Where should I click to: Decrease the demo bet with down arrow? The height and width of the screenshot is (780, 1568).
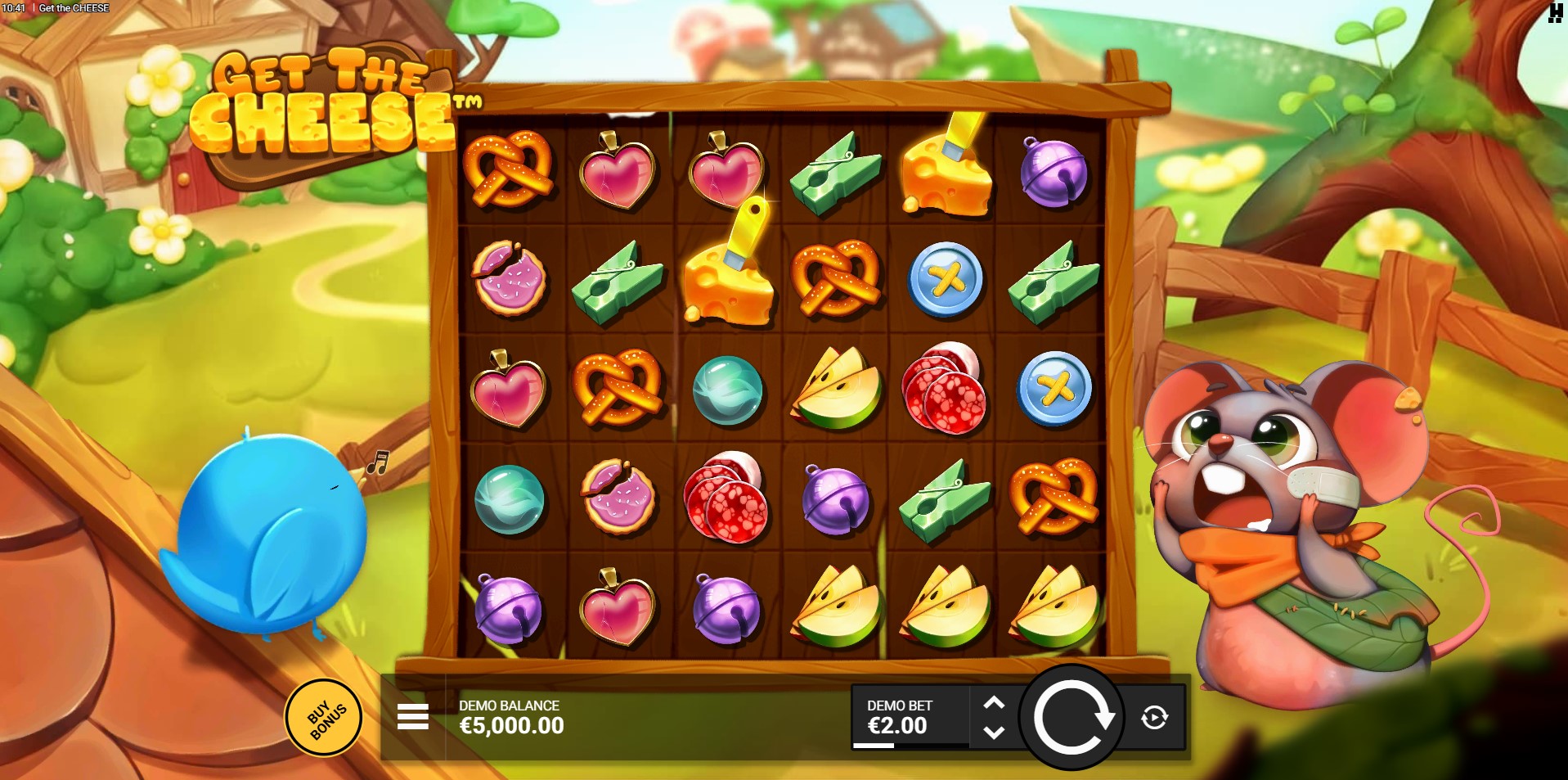[x=994, y=733]
